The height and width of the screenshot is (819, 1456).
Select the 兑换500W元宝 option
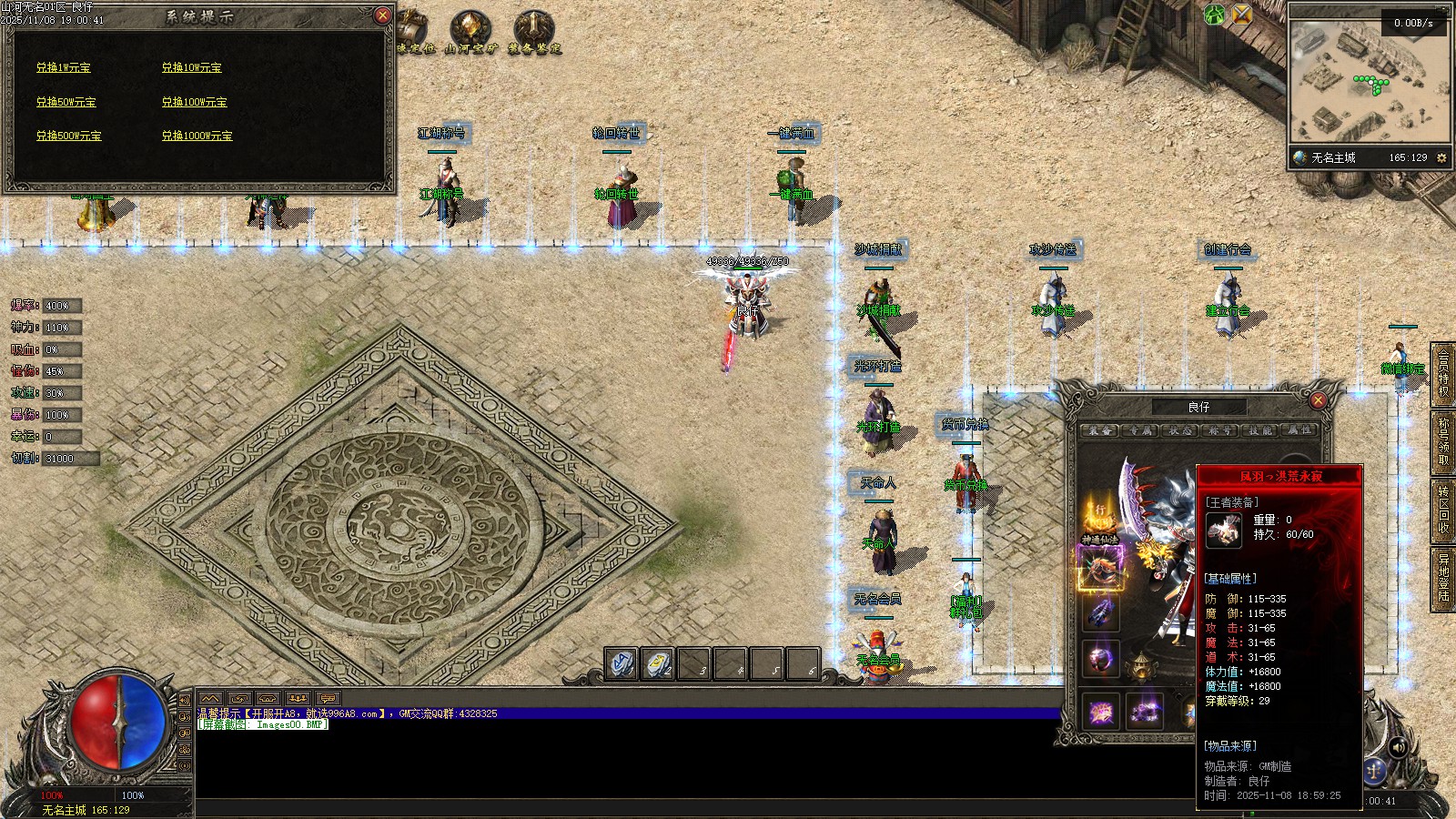tap(69, 136)
